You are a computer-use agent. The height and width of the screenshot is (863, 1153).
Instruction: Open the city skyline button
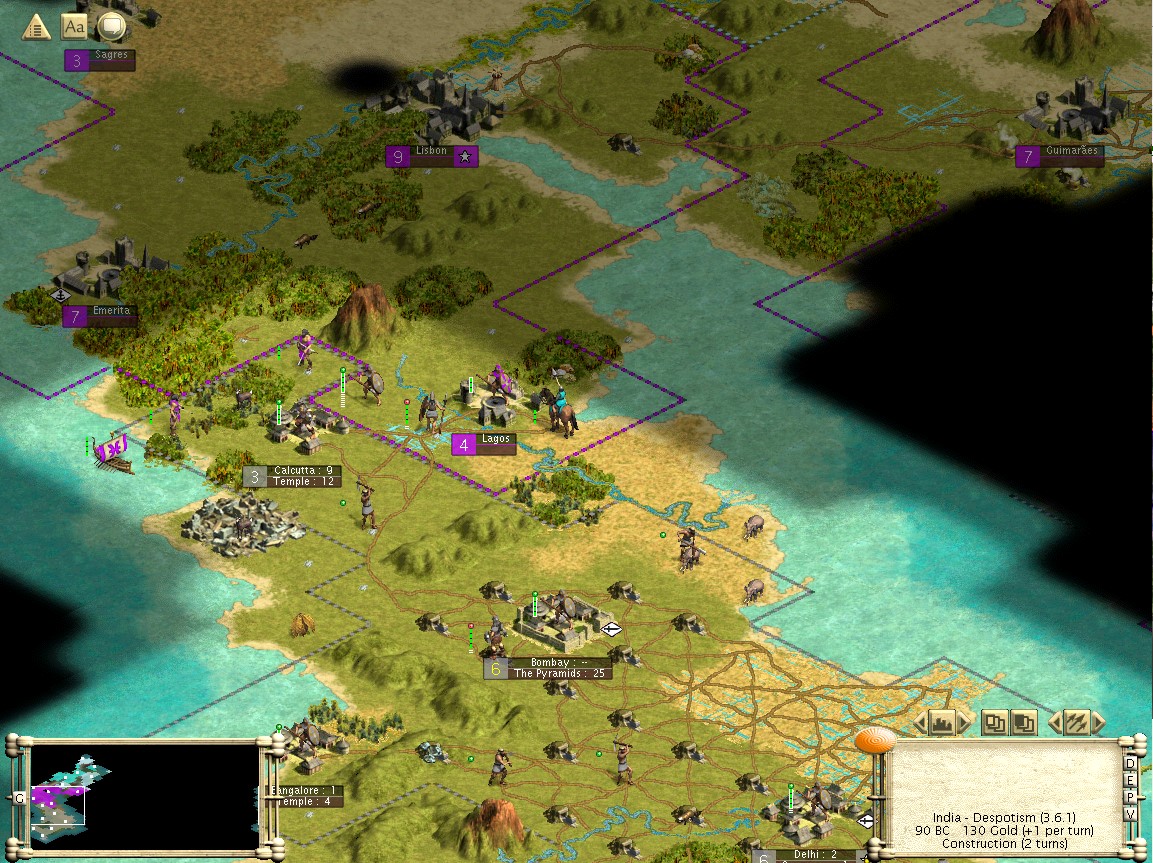[x=940, y=722]
